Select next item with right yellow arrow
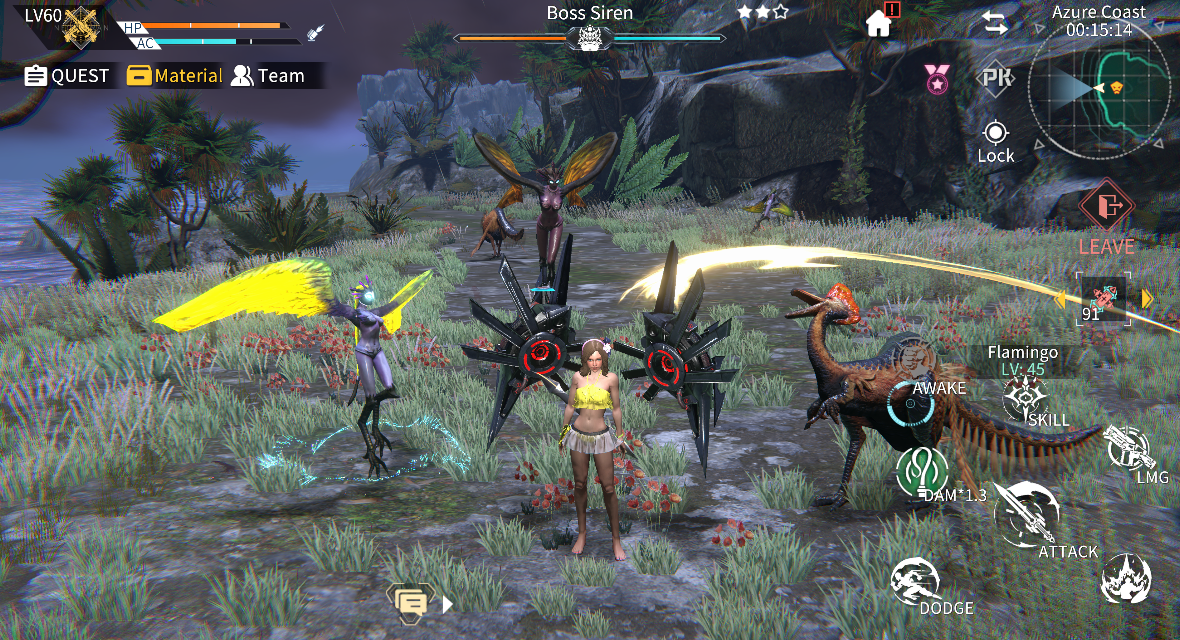Image resolution: width=1180 pixels, height=640 pixels. click(x=1147, y=298)
